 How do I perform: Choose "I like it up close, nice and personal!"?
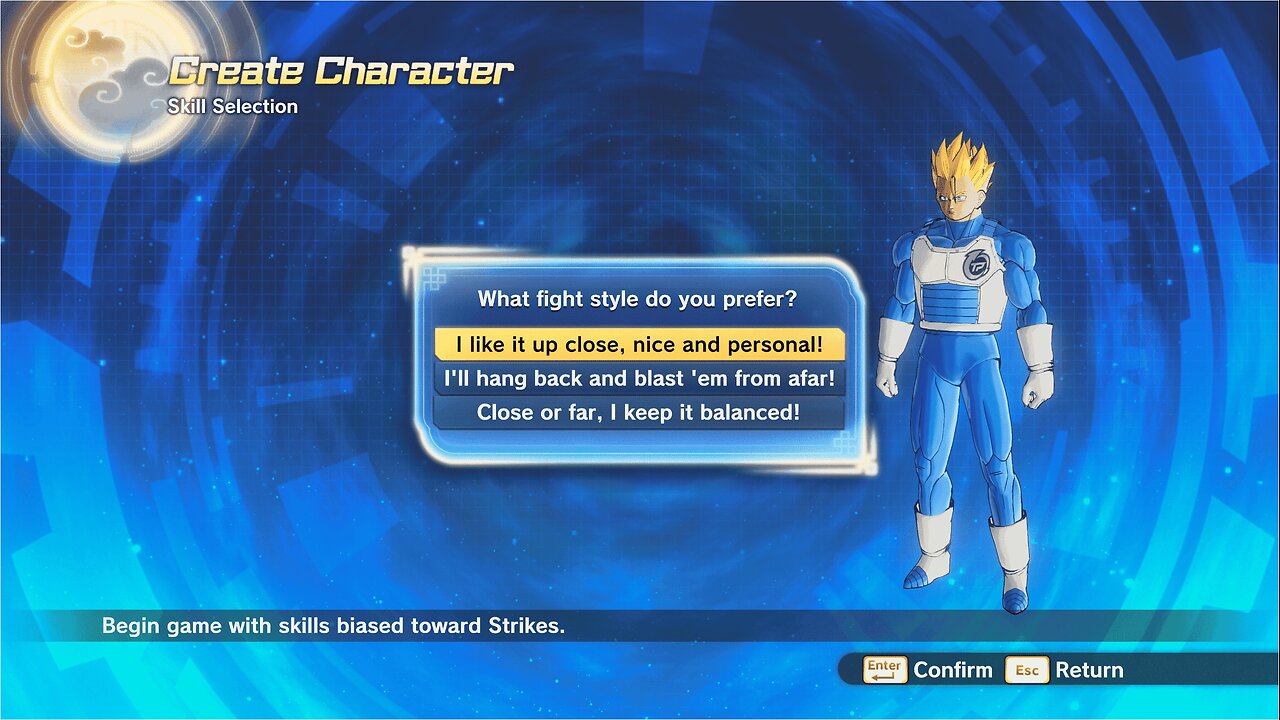click(639, 345)
